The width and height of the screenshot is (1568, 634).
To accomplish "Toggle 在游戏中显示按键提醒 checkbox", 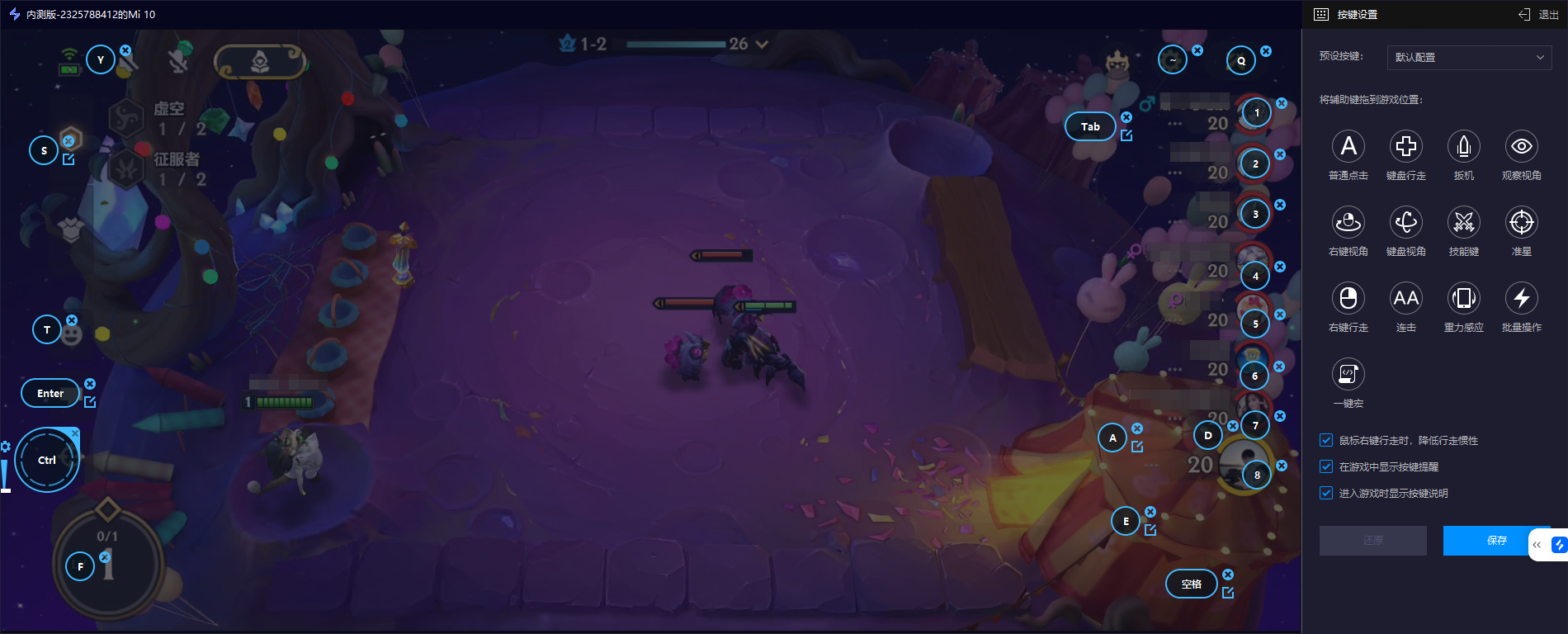I will click(1326, 467).
